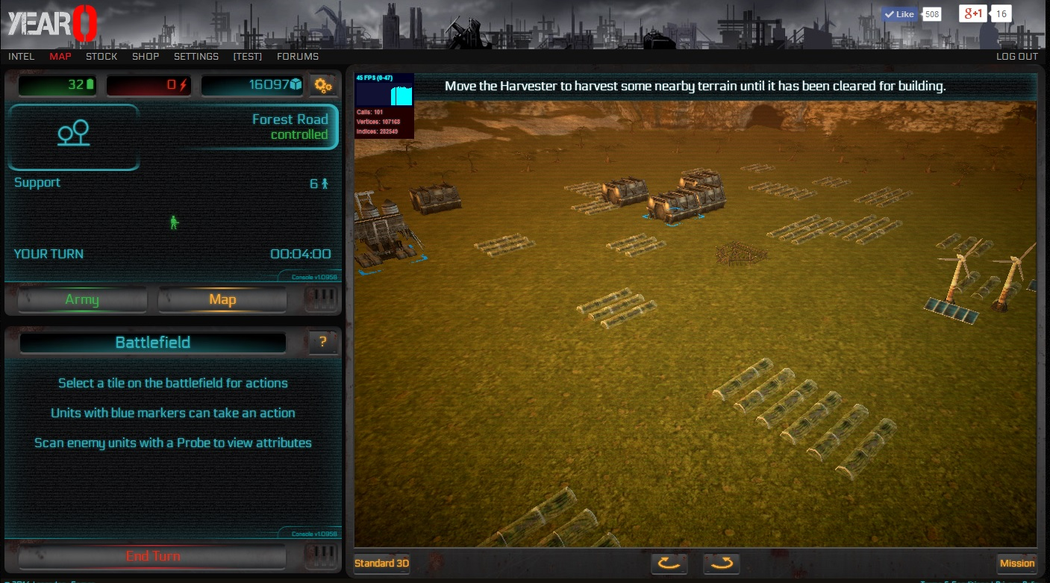The height and width of the screenshot is (583, 1050).
Task: Select the Forest Road location icon
Action: (73, 133)
